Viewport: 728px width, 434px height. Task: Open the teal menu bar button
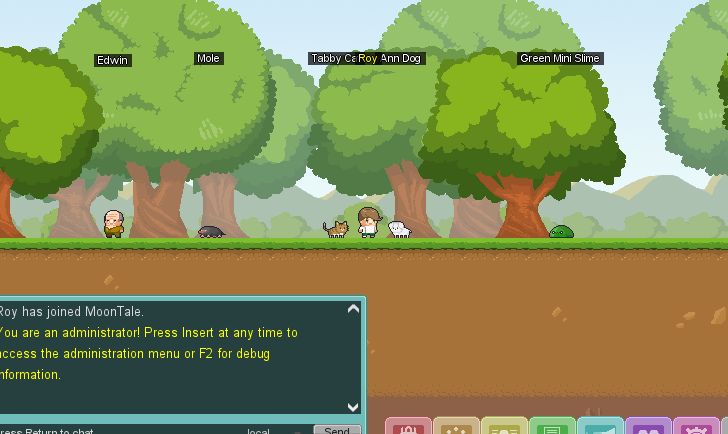pyautogui.click(x=600, y=427)
